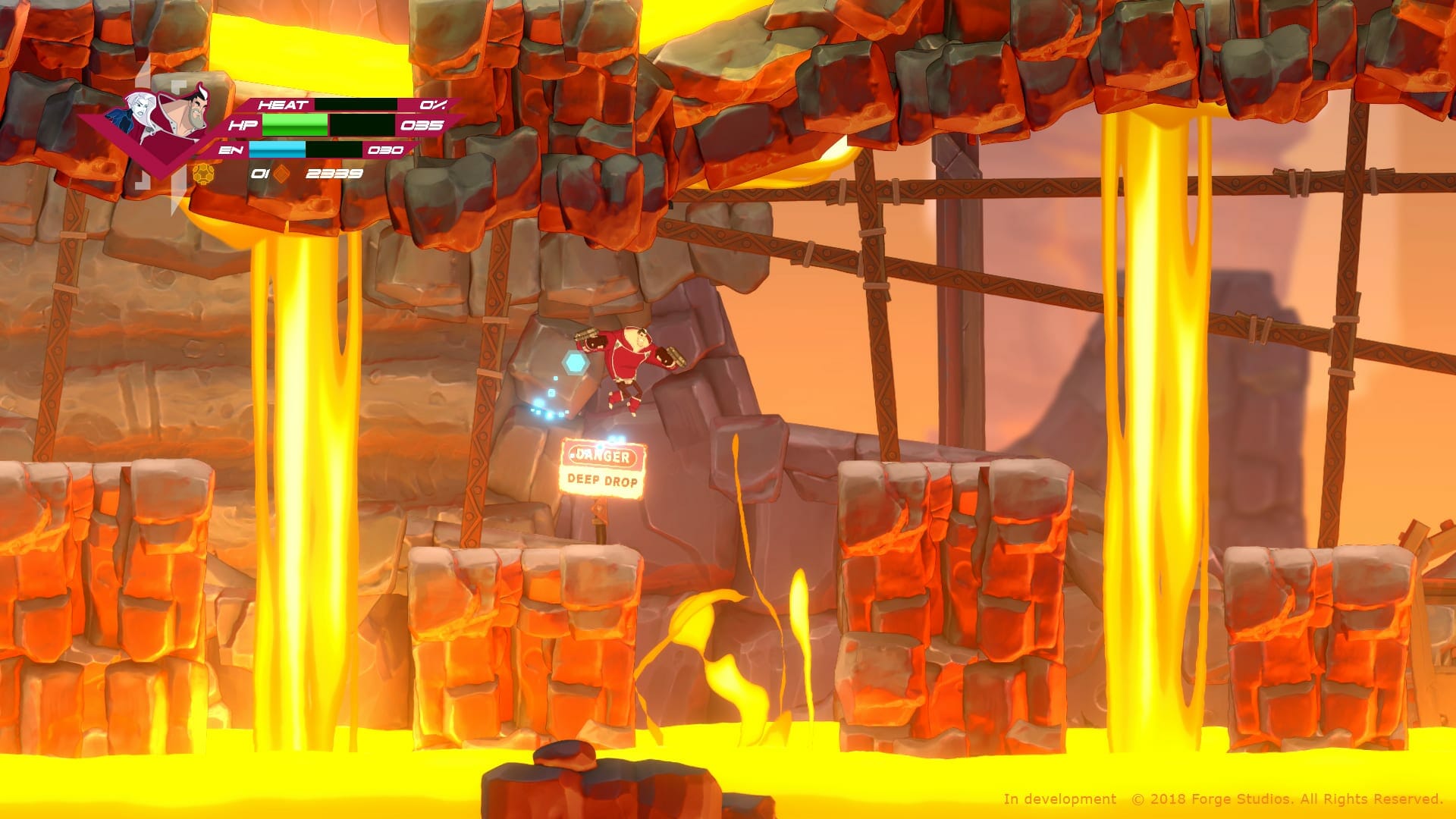This screenshot has height=819, width=1456.
Task: Click the 035 HP counter value
Action: pos(424,126)
